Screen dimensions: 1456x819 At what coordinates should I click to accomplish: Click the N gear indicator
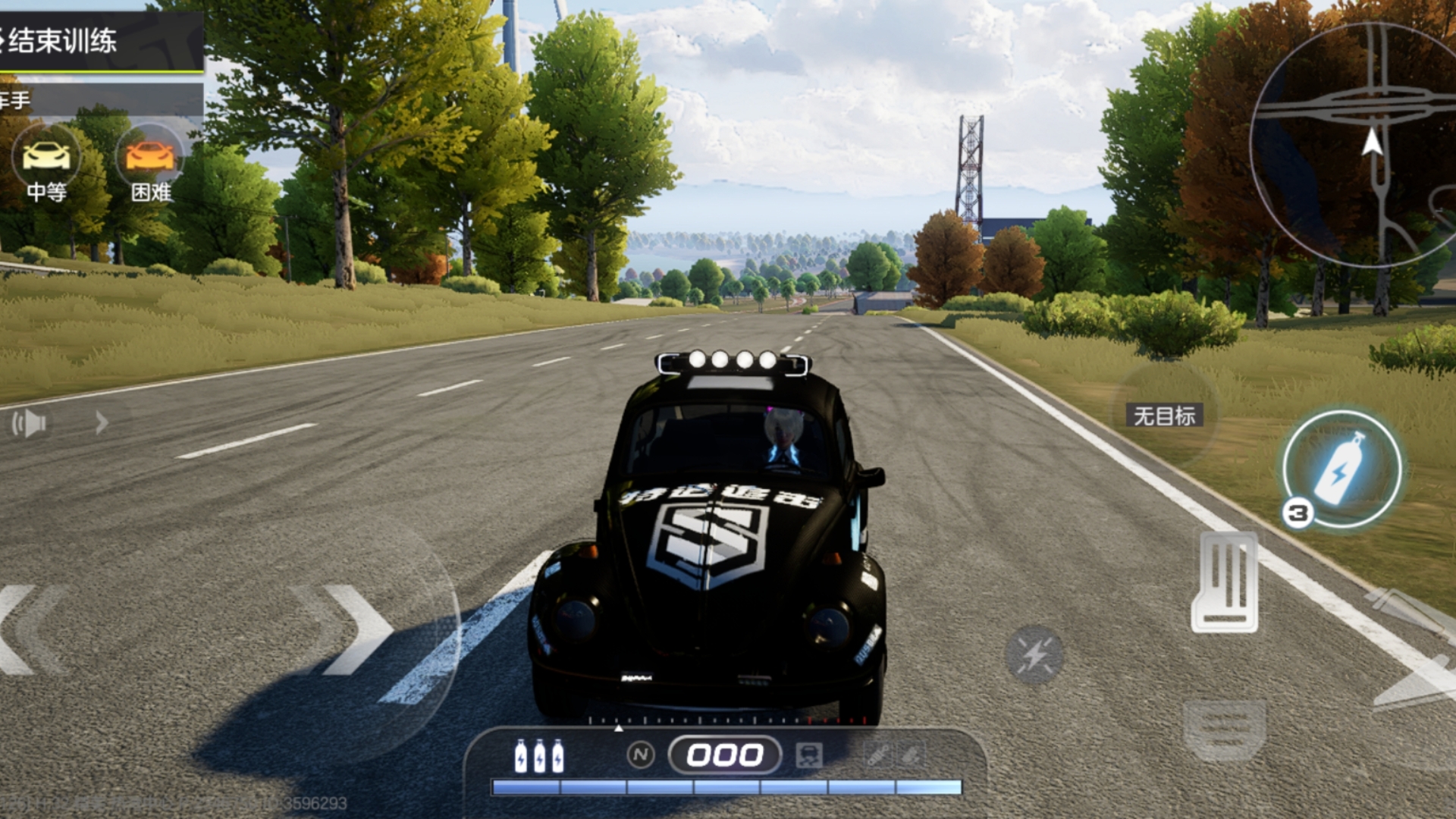(641, 755)
